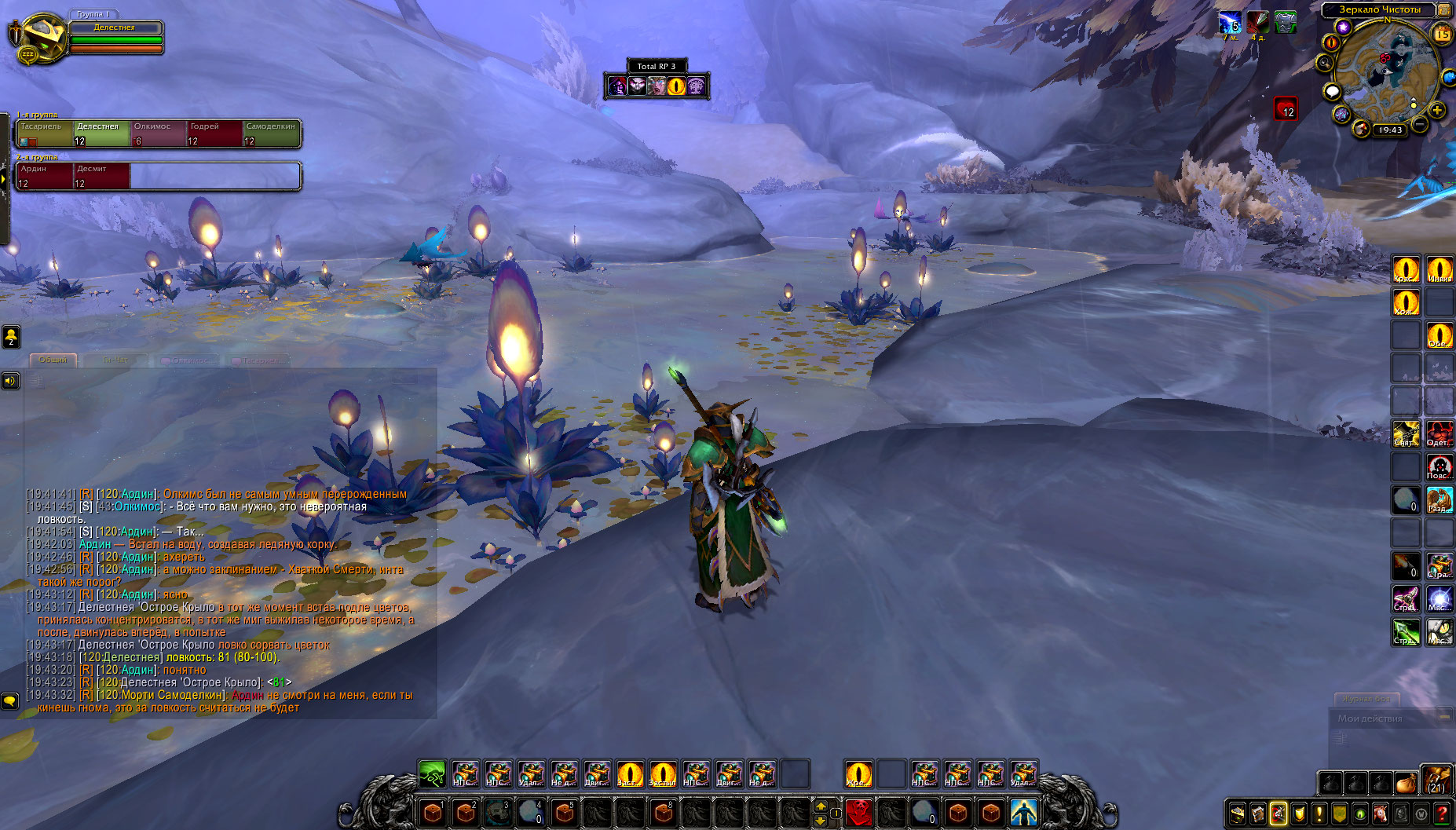Viewport: 1456px width, 830px height.
Task: Open the calendar button showing 15
Action: click(1443, 34)
